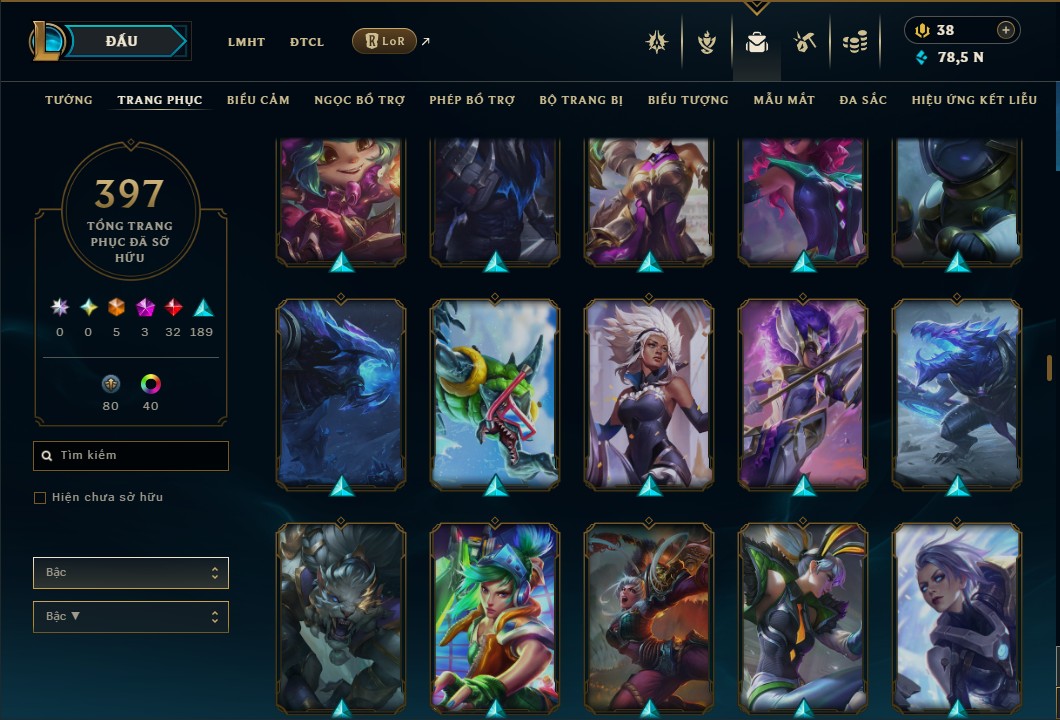Open the HIỆU ỨNG KẾT LIỄU tab

point(974,100)
